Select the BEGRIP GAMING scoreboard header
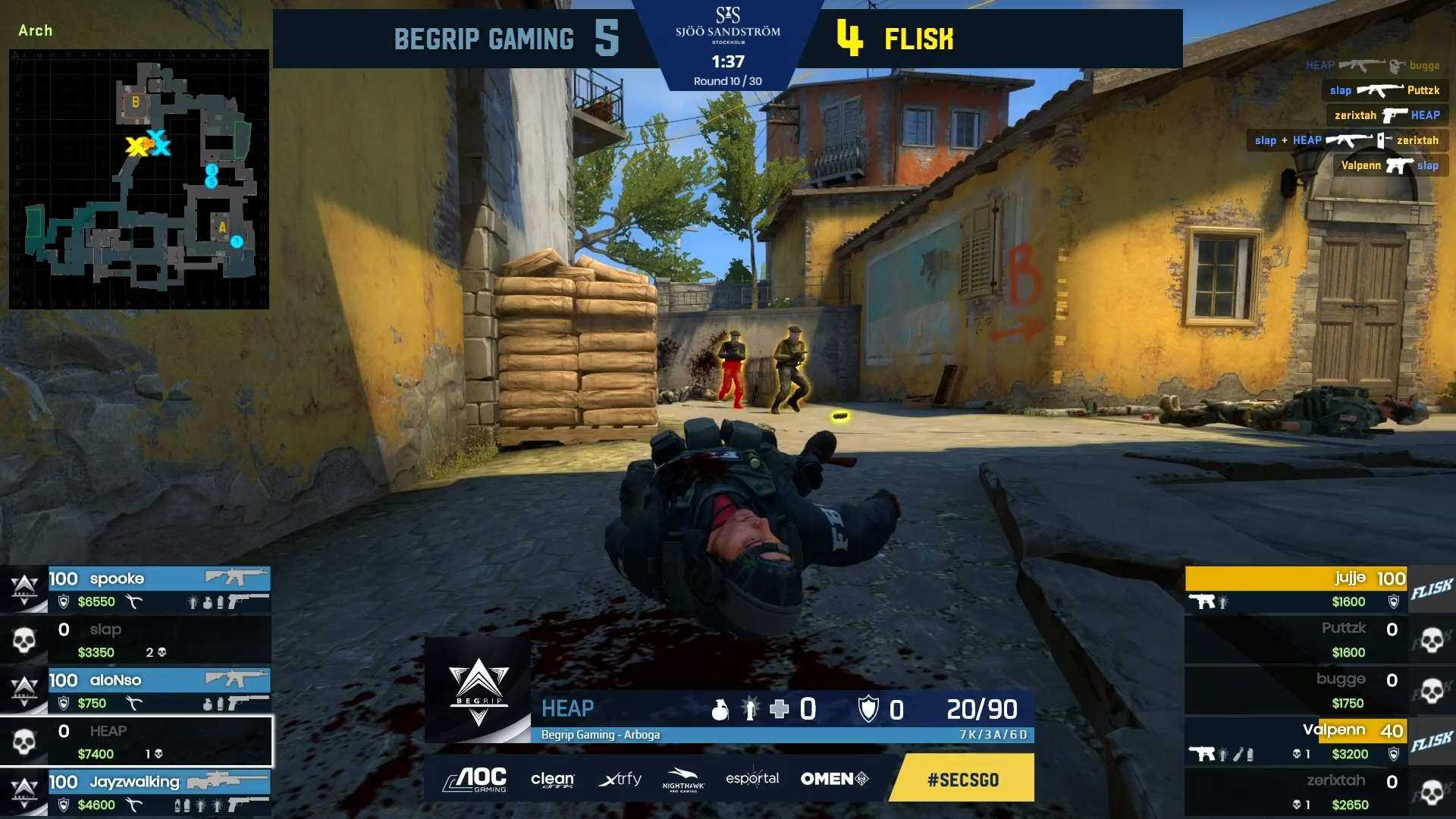 coord(485,38)
